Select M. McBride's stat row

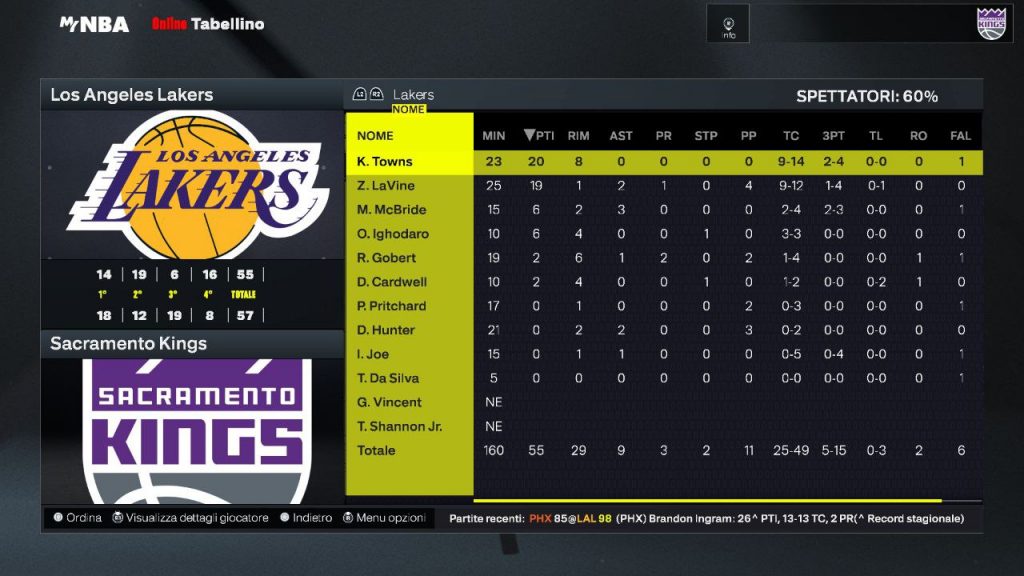391,210
